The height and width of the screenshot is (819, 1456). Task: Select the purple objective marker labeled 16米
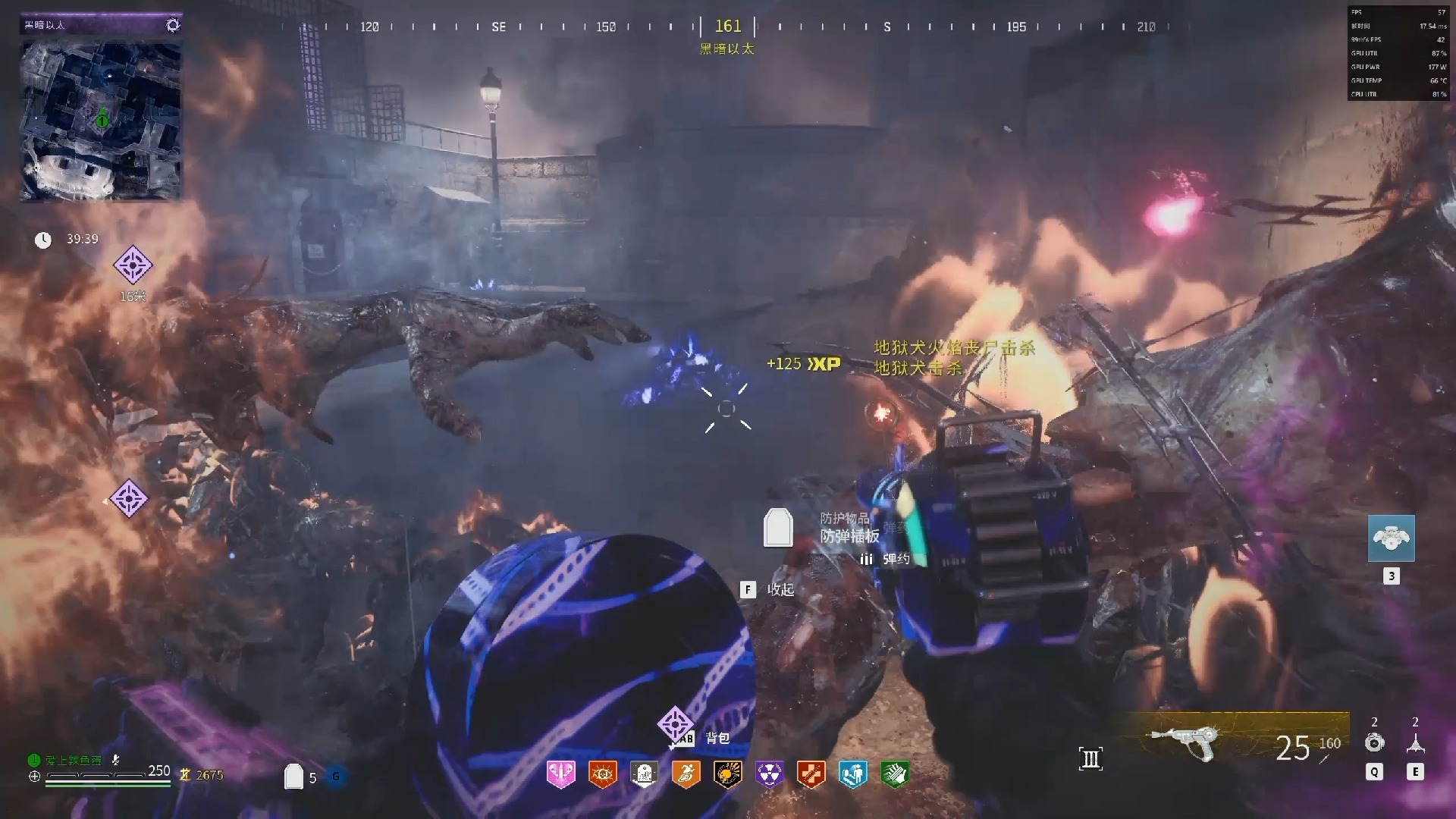click(133, 265)
